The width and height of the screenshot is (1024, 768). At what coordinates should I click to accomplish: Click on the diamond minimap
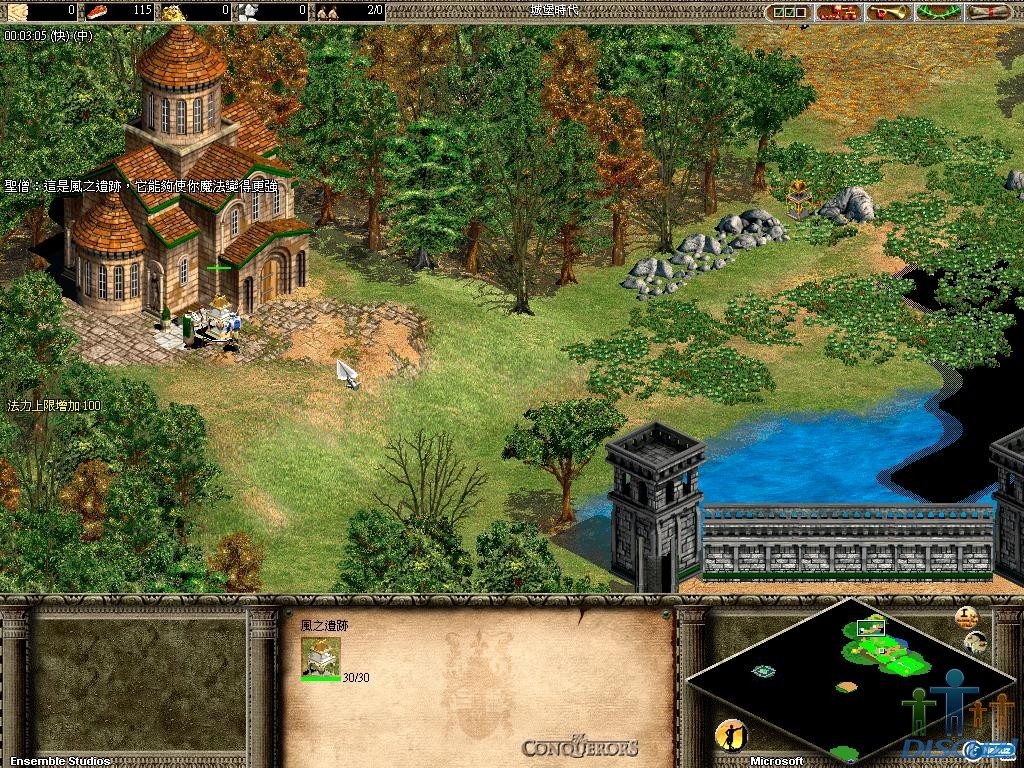(850, 680)
